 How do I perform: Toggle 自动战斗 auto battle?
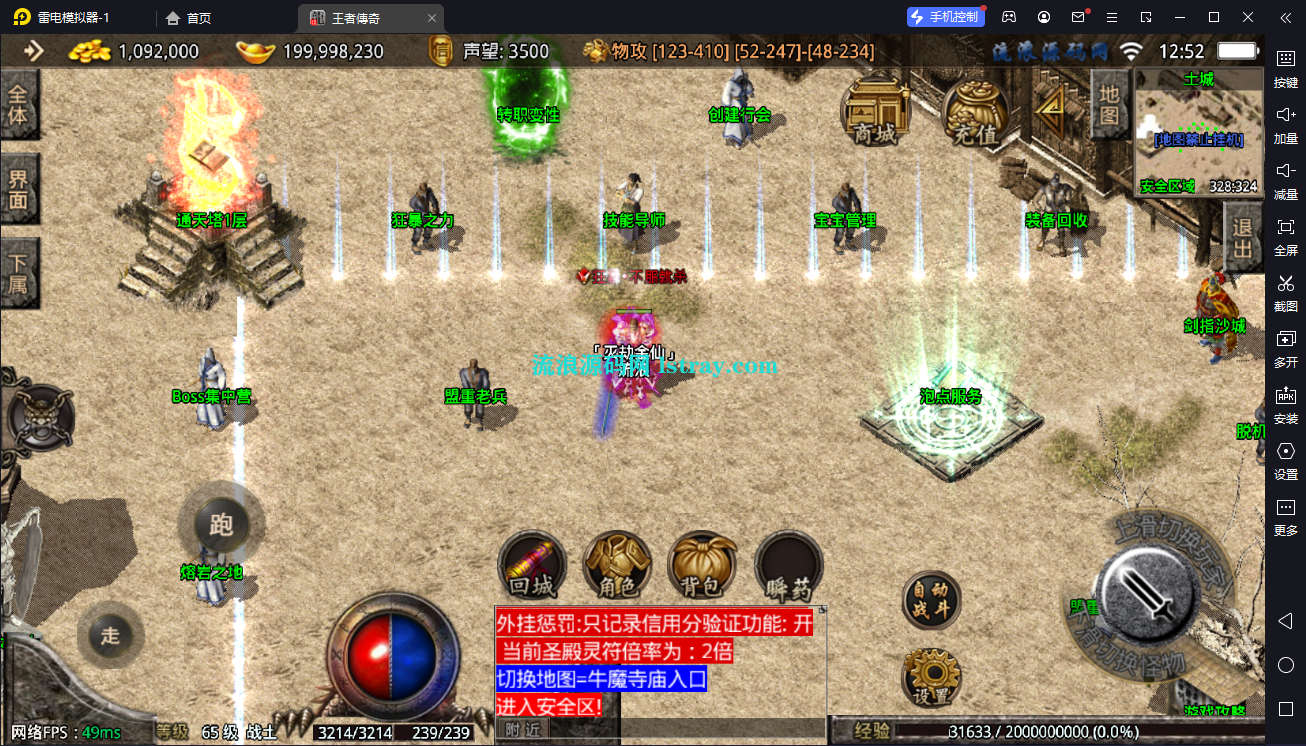point(931,600)
